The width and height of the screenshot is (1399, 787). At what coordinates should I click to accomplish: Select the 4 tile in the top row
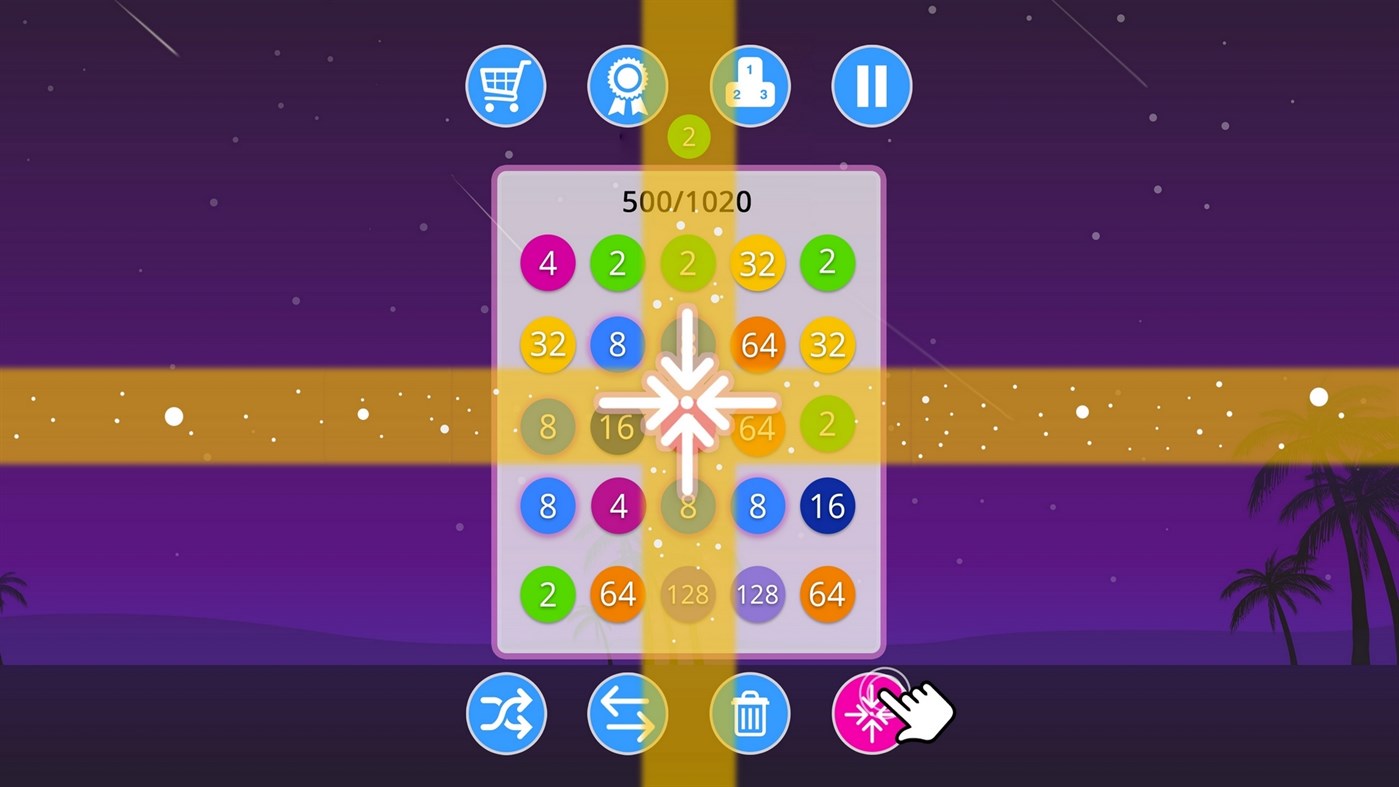click(548, 263)
